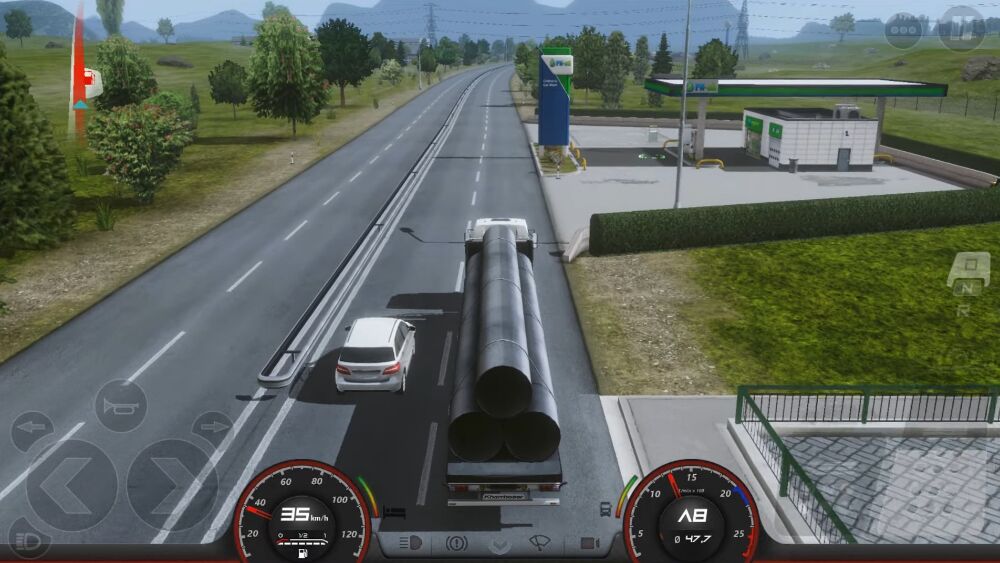This screenshot has width=1000, height=563.
Task: Select the fuel station marker icon
Action: pyautogui.click(x=92, y=82)
